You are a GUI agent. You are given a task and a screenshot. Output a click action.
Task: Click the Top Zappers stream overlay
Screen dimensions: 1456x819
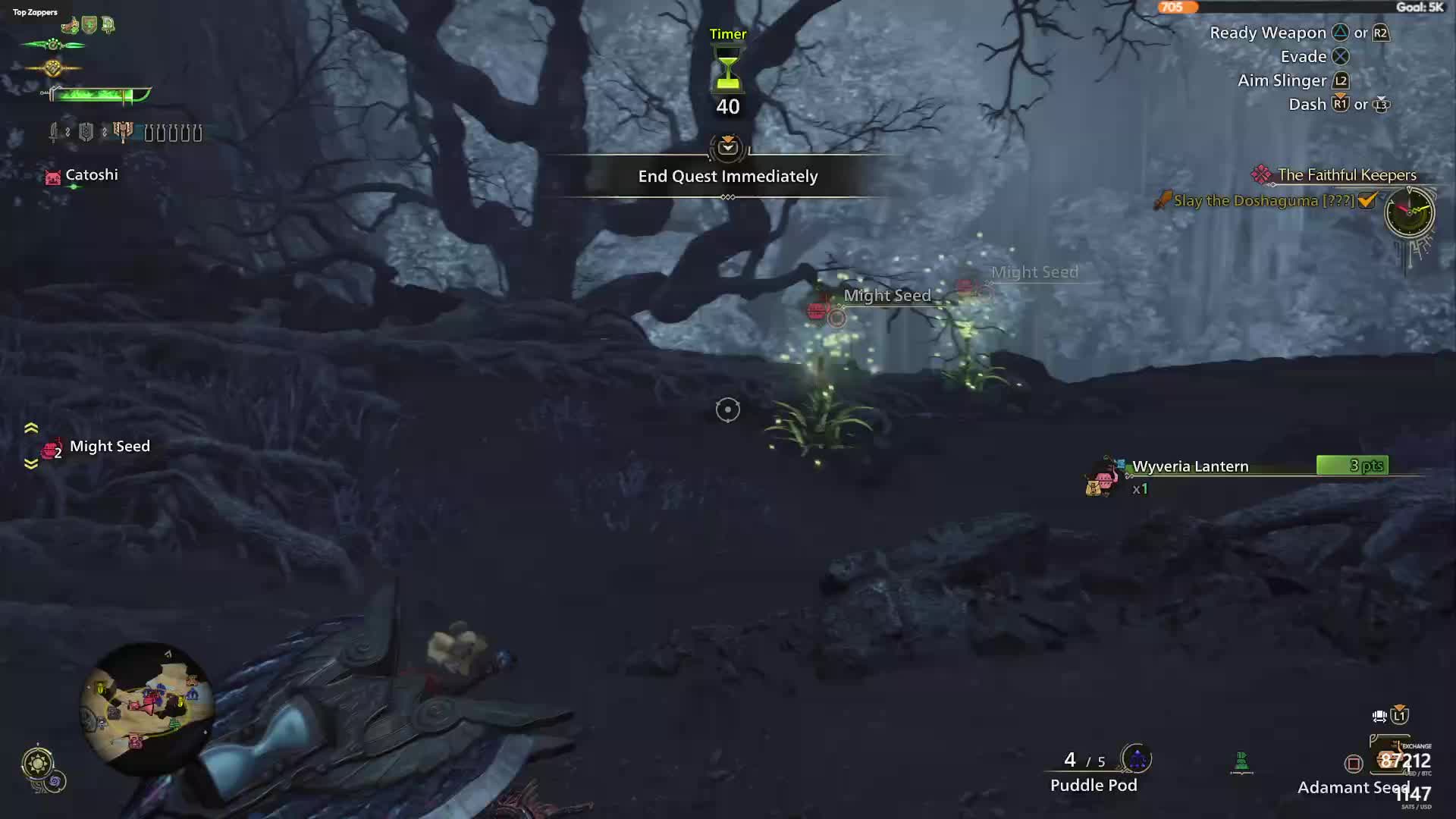(x=35, y=12)
